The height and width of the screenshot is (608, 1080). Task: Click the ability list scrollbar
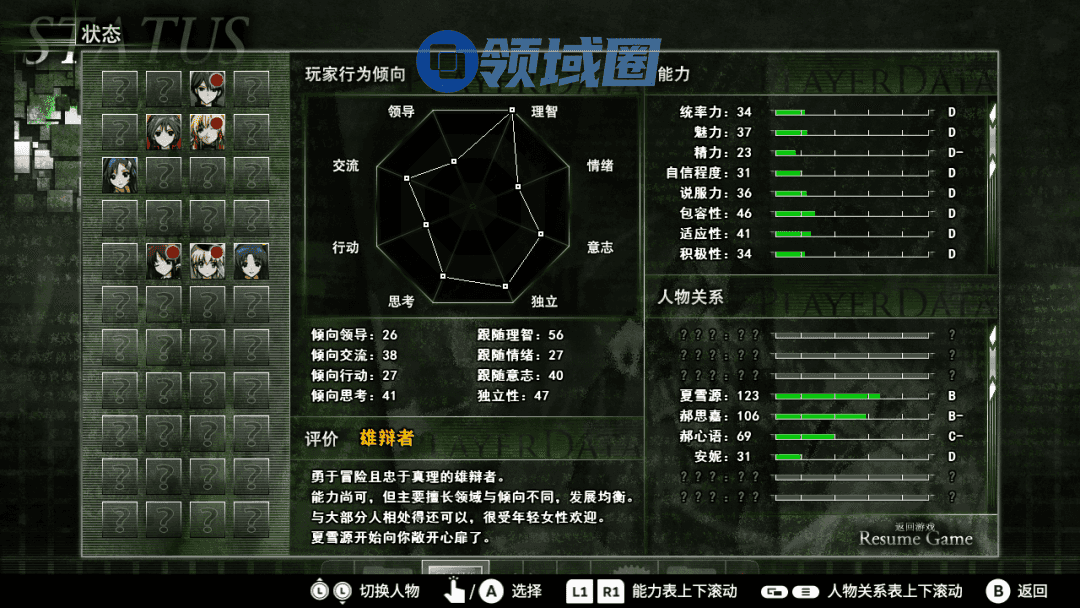coord(992,140)
